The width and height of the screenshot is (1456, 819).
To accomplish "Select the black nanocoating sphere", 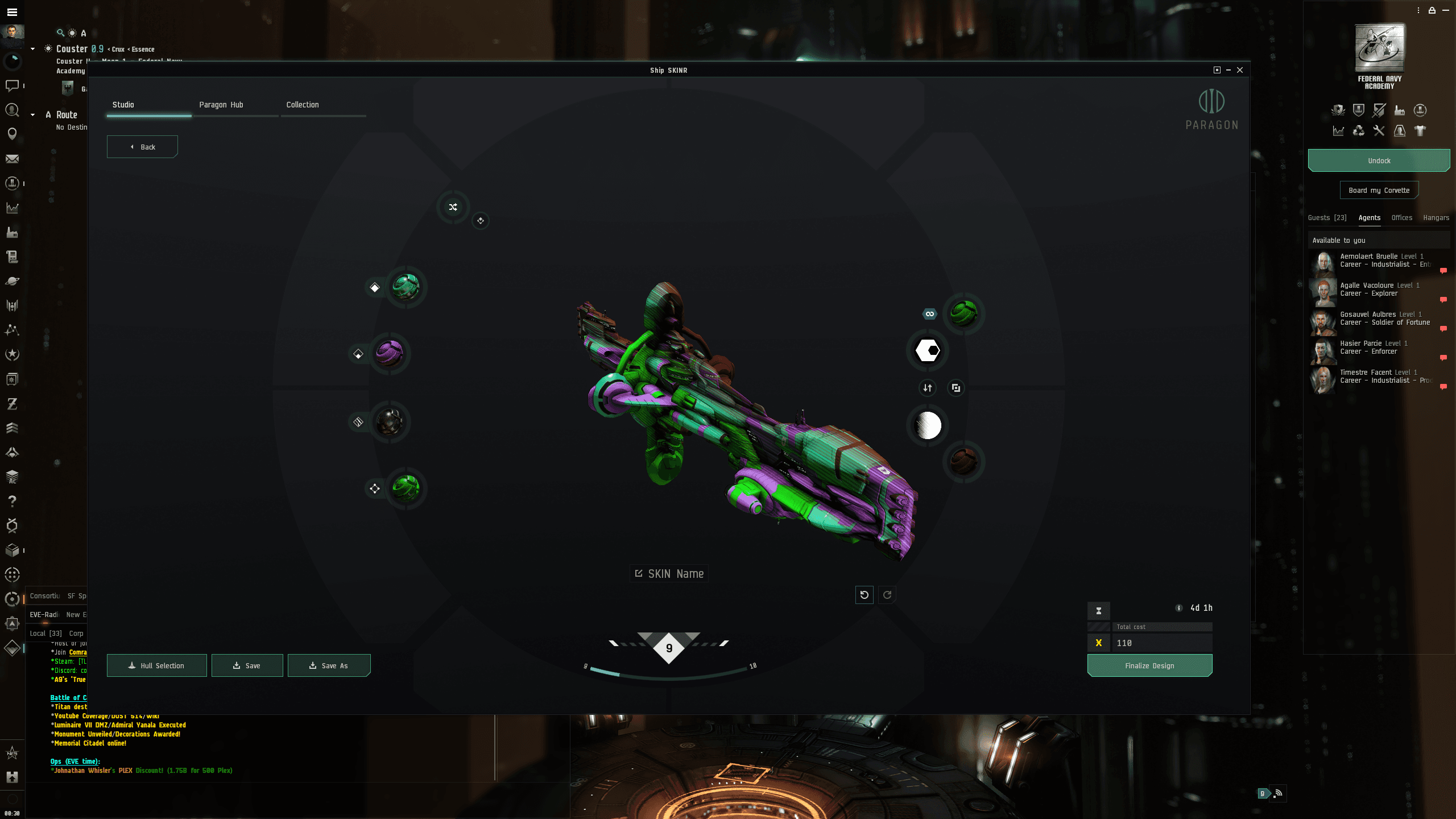I will (390, 422).
